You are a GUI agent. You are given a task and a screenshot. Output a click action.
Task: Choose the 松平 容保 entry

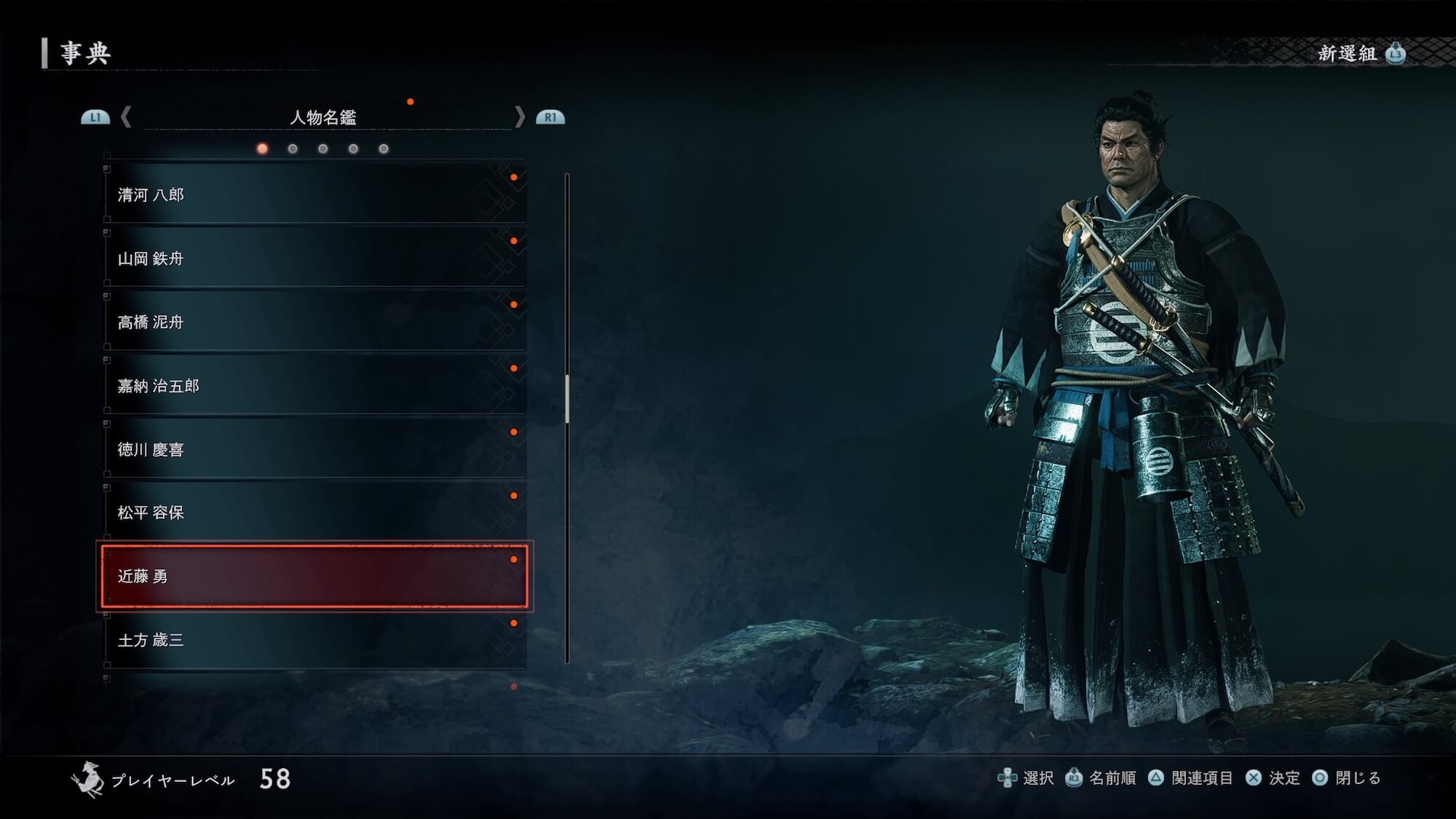click(314, 513)
